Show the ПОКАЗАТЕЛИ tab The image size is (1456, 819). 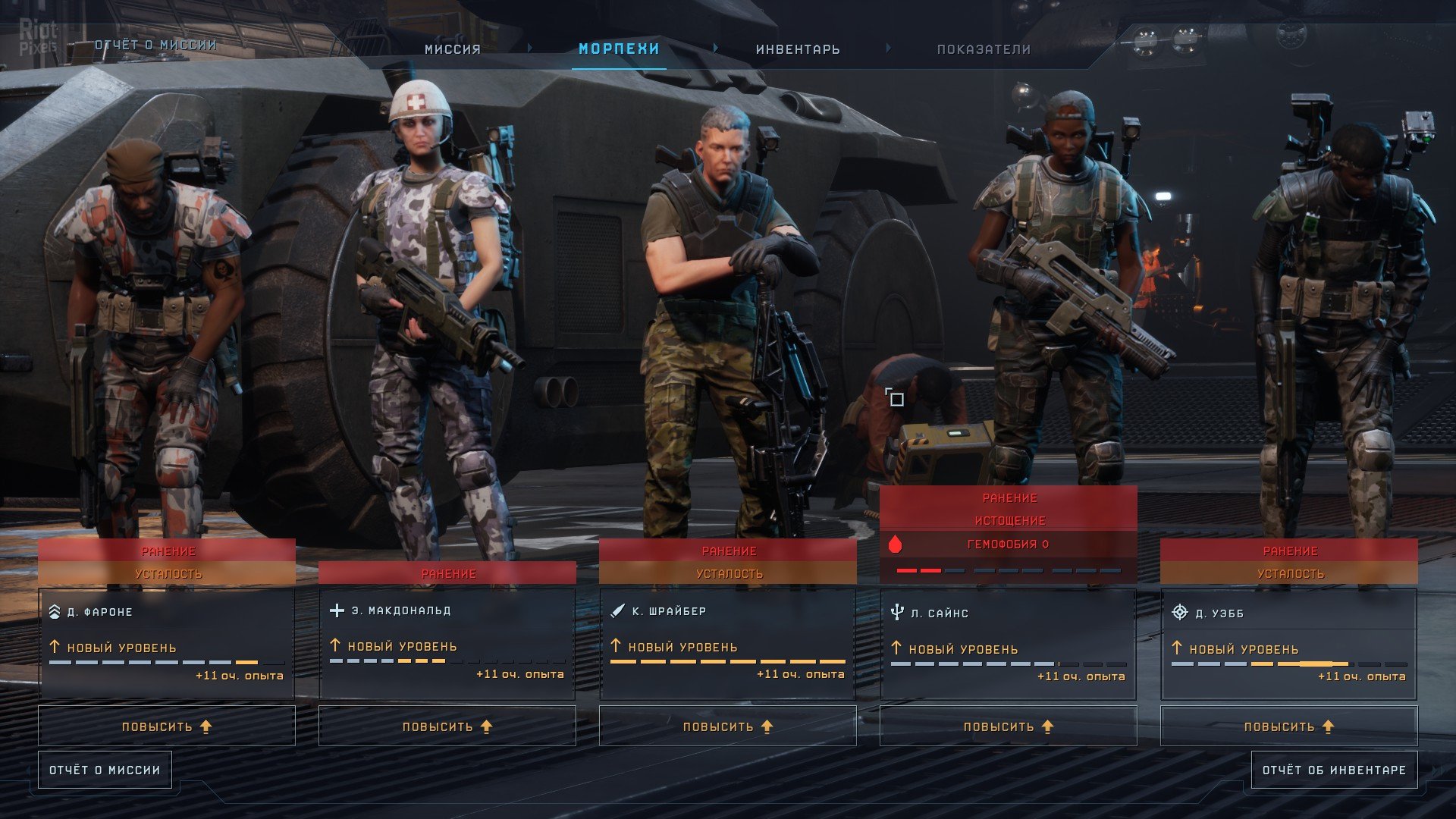tap(984, 49)
